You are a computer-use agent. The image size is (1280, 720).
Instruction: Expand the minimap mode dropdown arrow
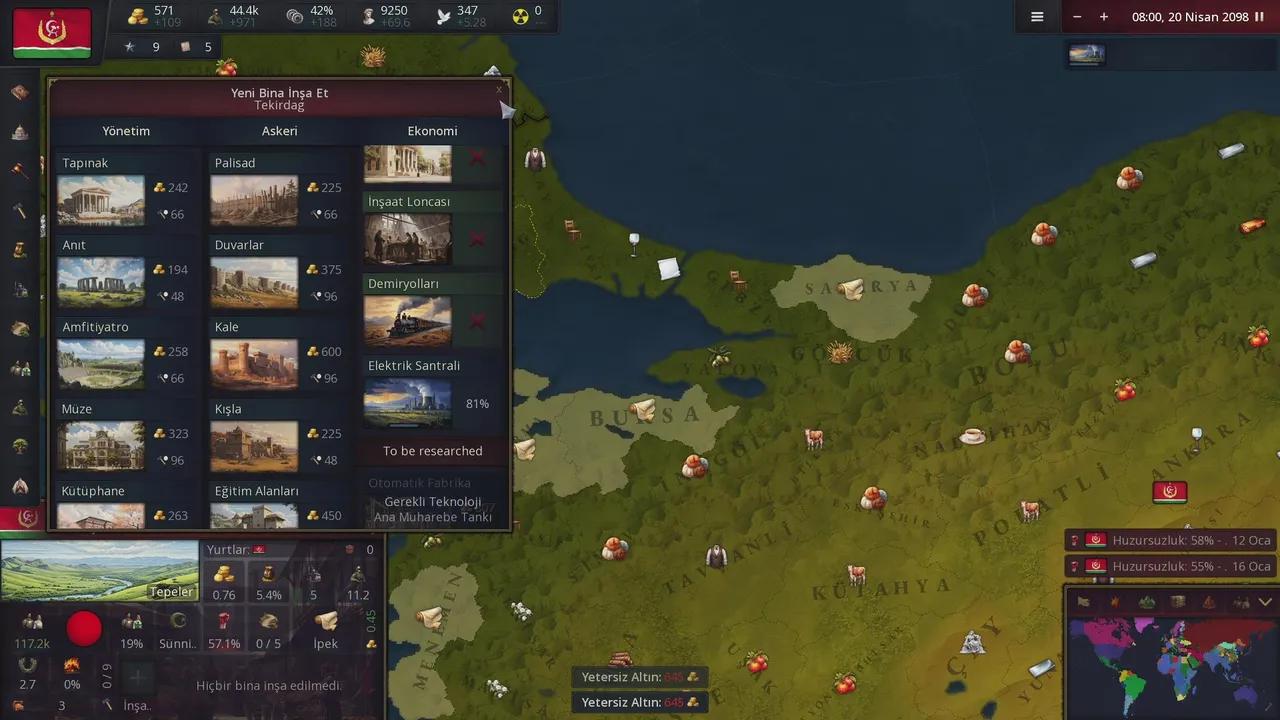pos(1265,602)
